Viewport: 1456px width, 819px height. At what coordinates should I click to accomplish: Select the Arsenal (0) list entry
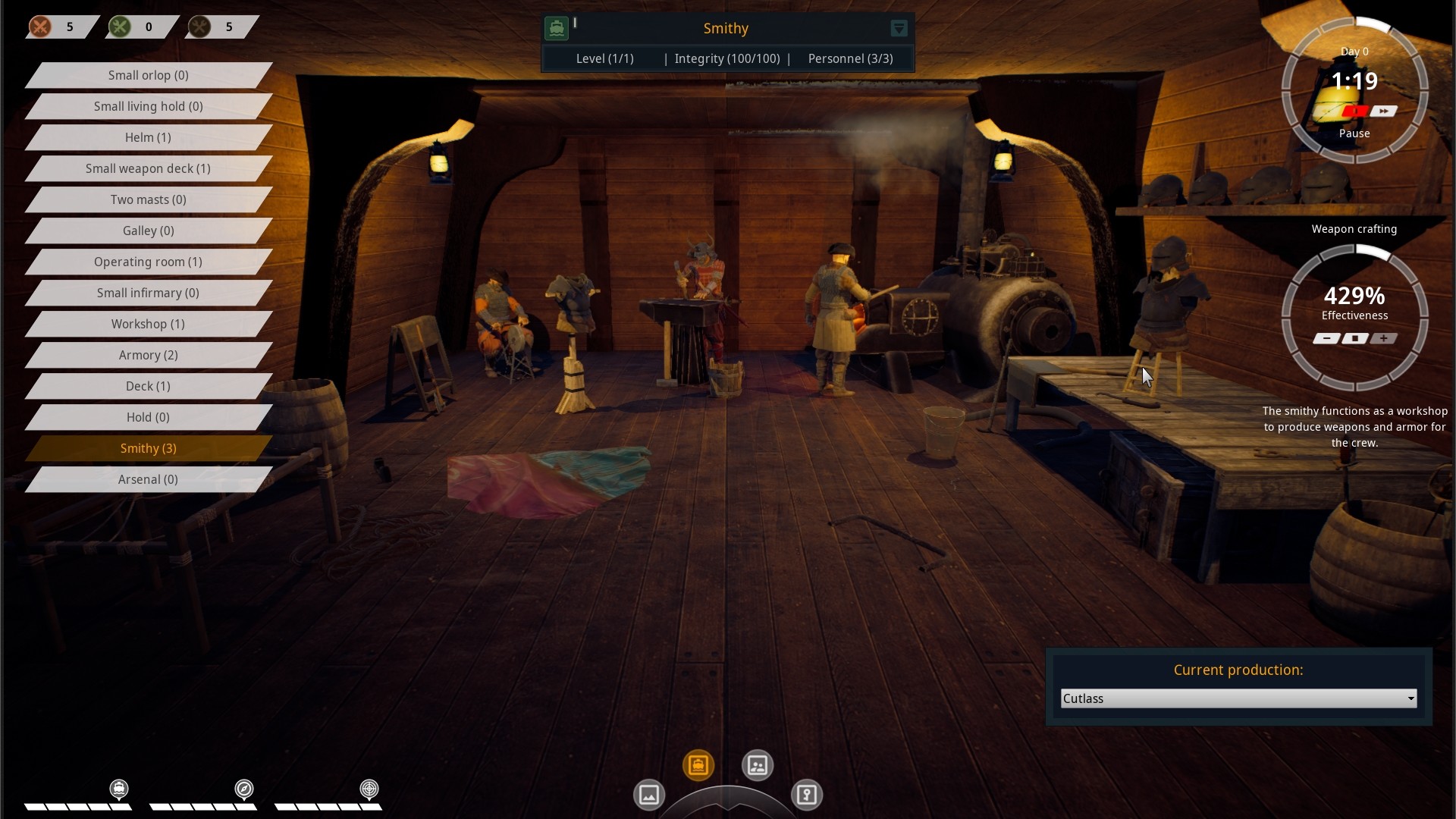click(148, 479)
